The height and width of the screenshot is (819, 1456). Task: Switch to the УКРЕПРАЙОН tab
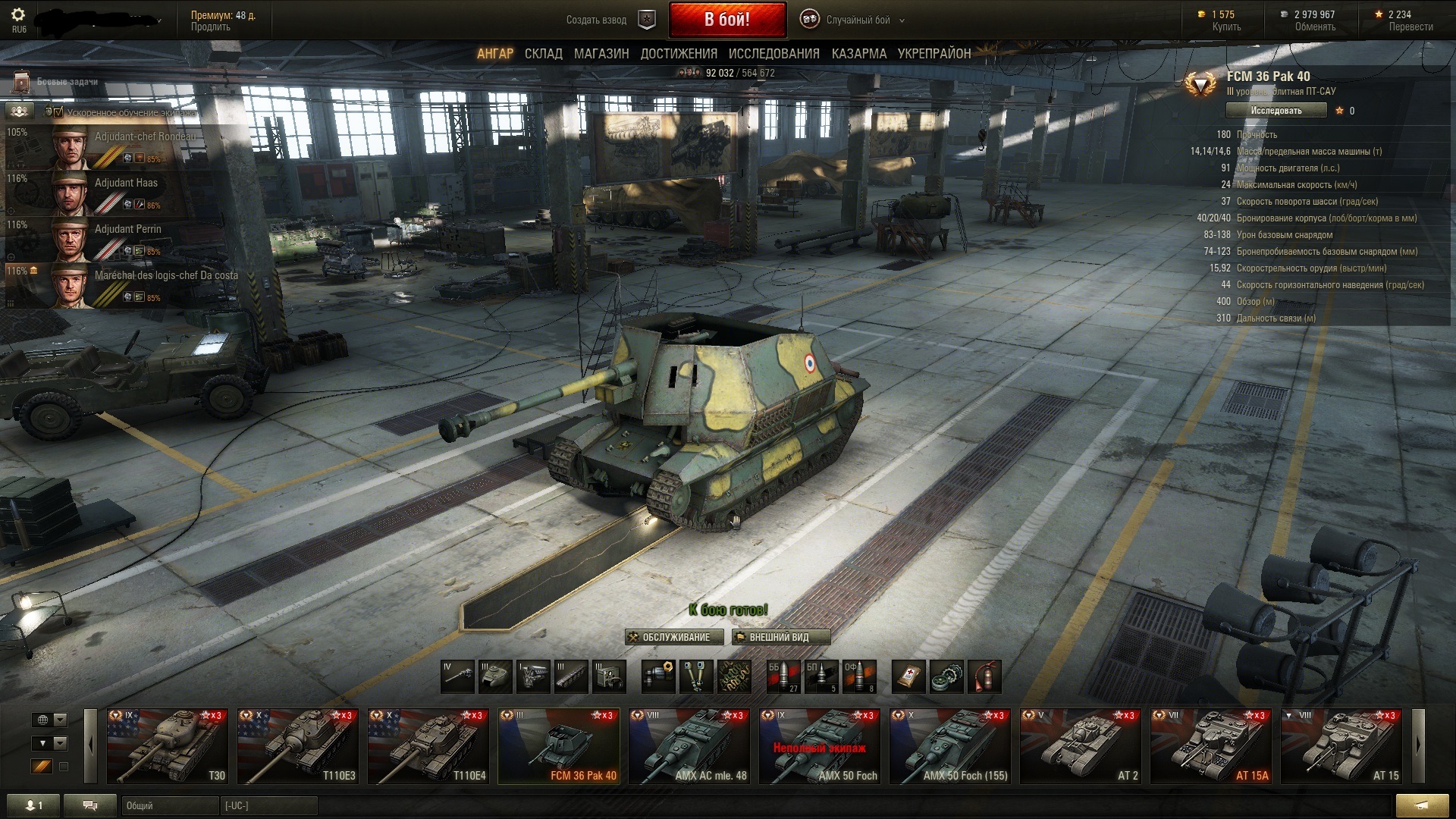tap(934, 54)
